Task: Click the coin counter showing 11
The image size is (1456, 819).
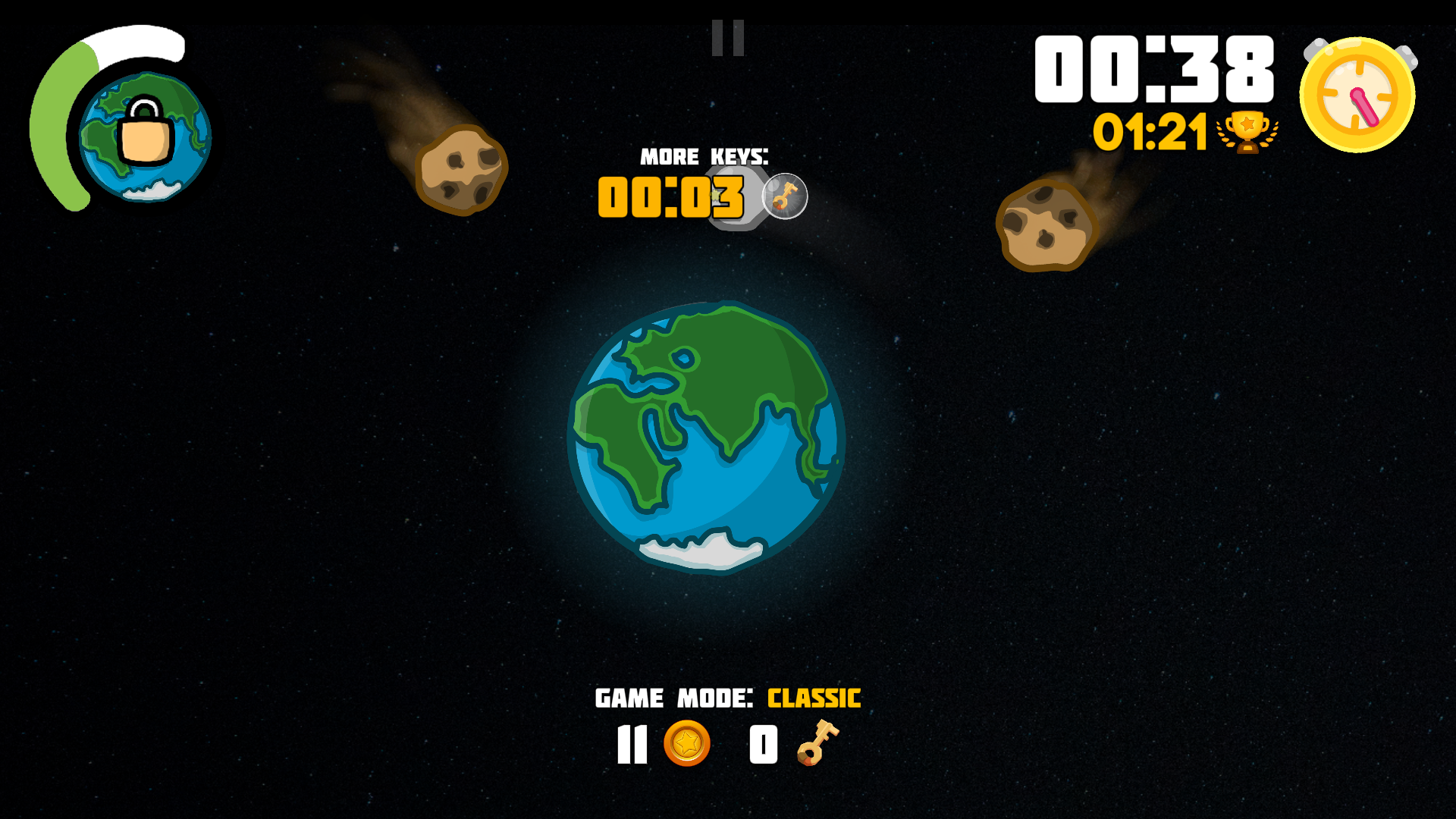Action: pyautogui.click(x=632, y=744)
